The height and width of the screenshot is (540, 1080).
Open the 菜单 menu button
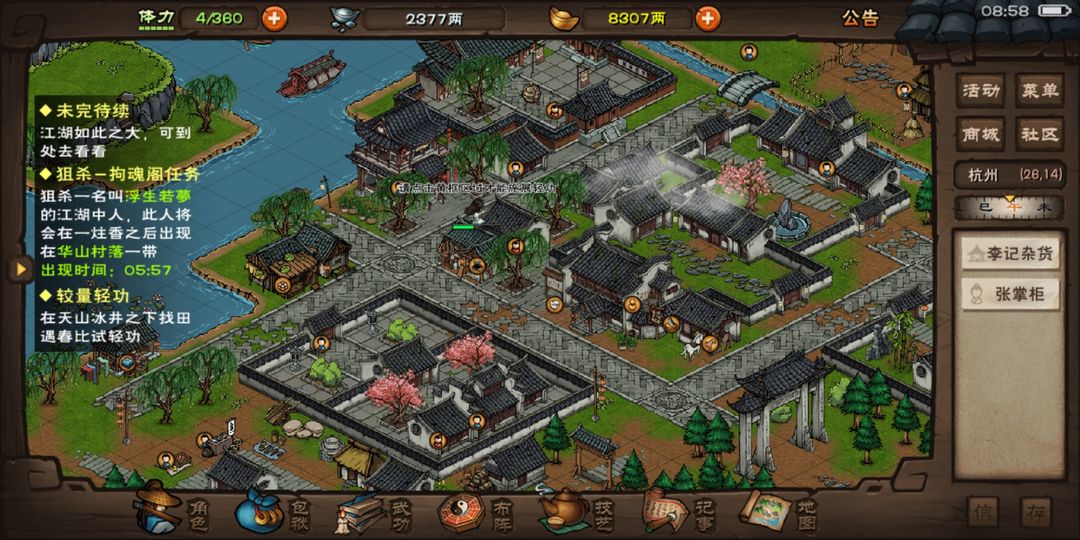click(x=1039, y=91)
